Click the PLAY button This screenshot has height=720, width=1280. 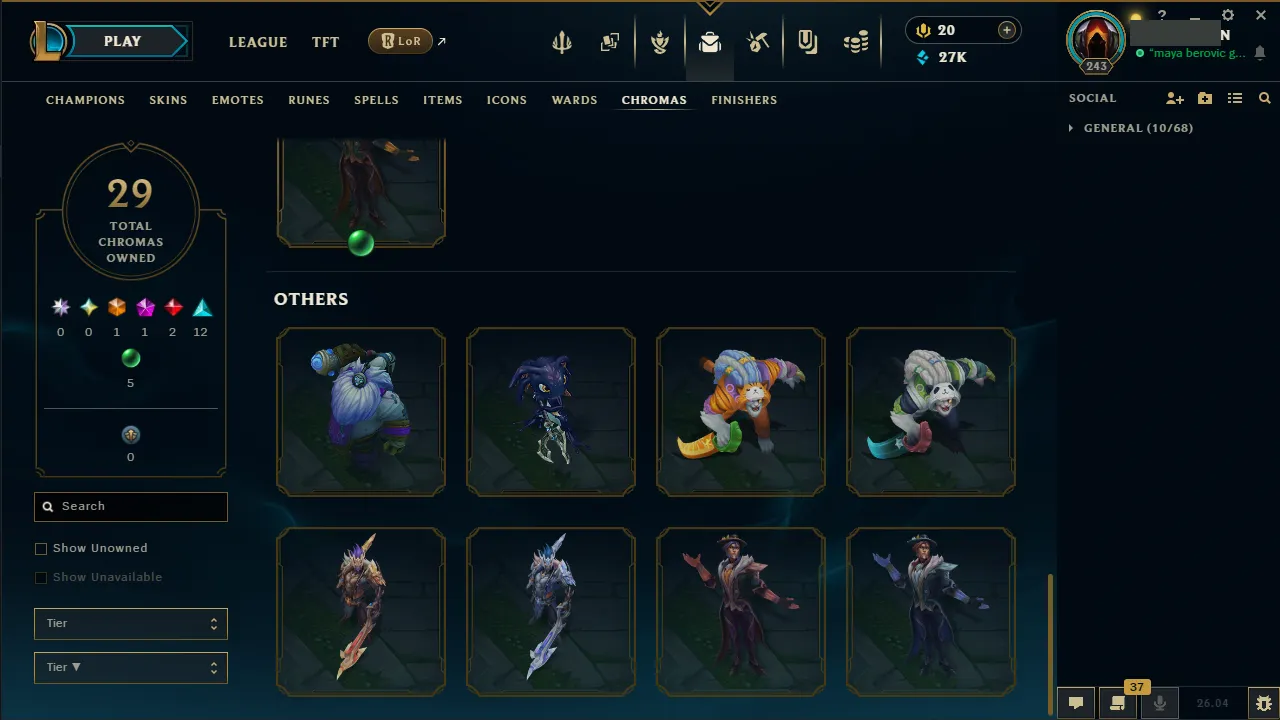(x=122, y=41)
